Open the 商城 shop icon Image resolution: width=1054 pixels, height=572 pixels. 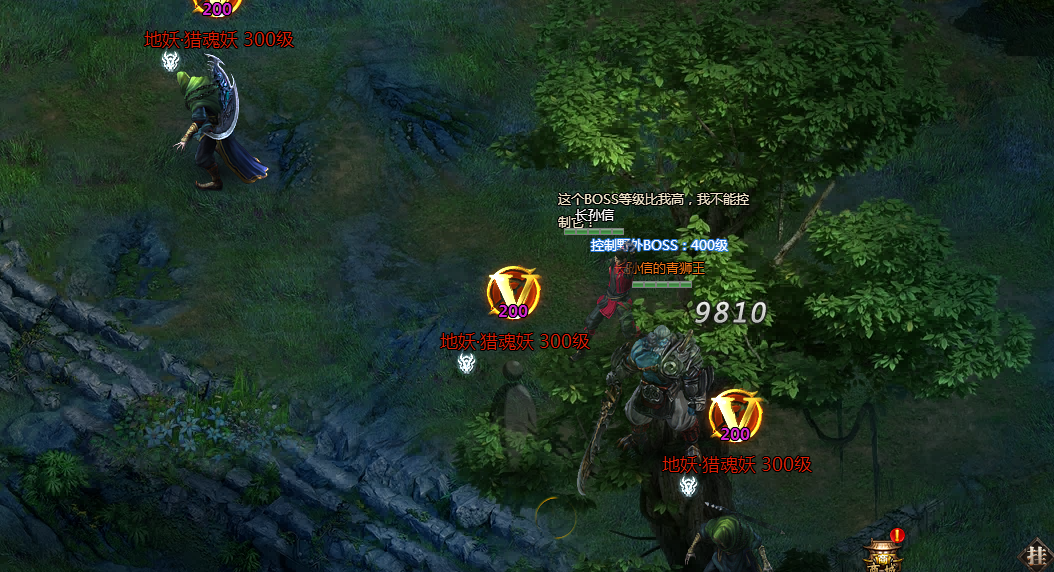[881, 555]
